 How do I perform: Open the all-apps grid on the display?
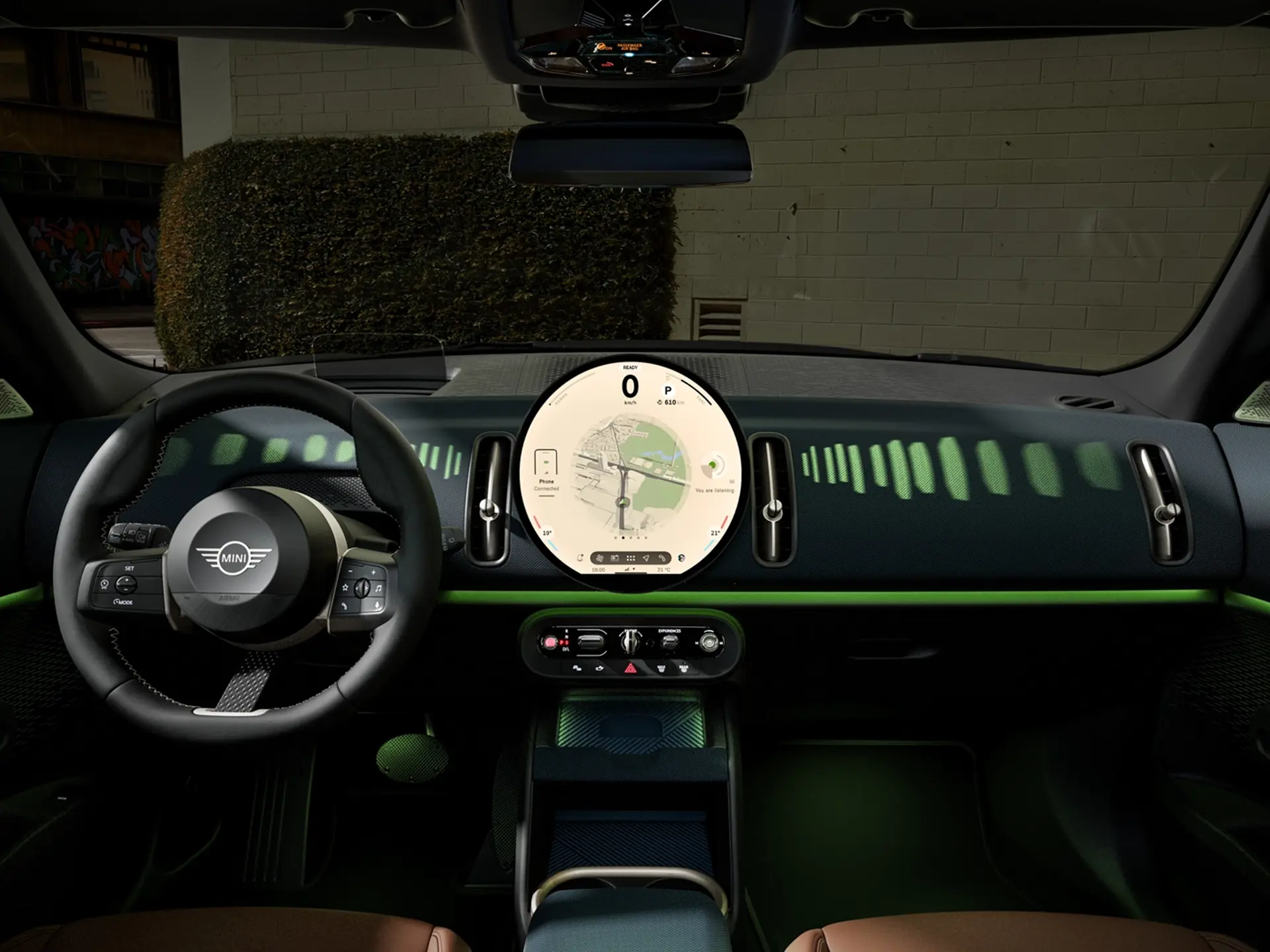click(x=631, y=559)
